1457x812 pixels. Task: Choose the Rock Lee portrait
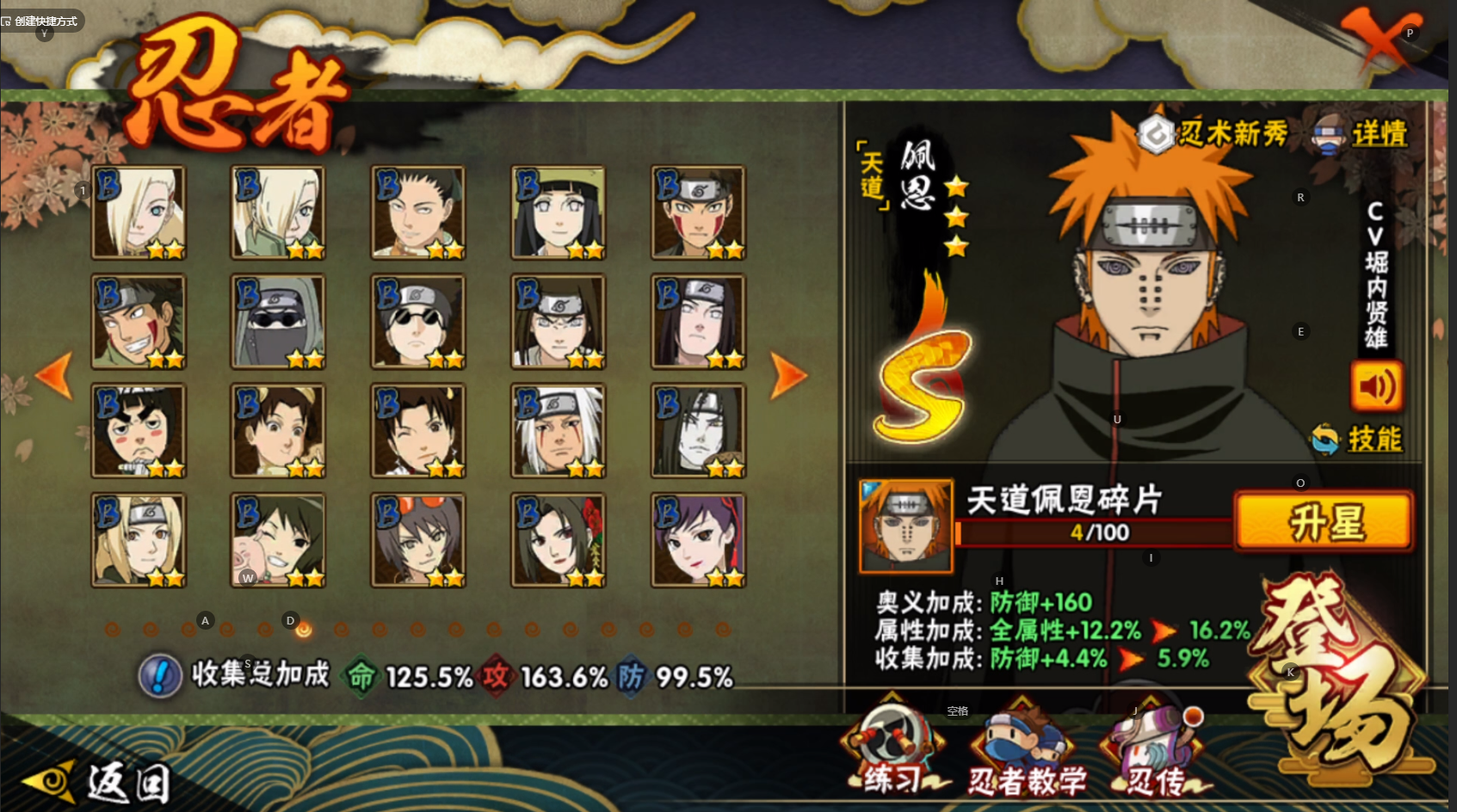click(x=139, y=430)
